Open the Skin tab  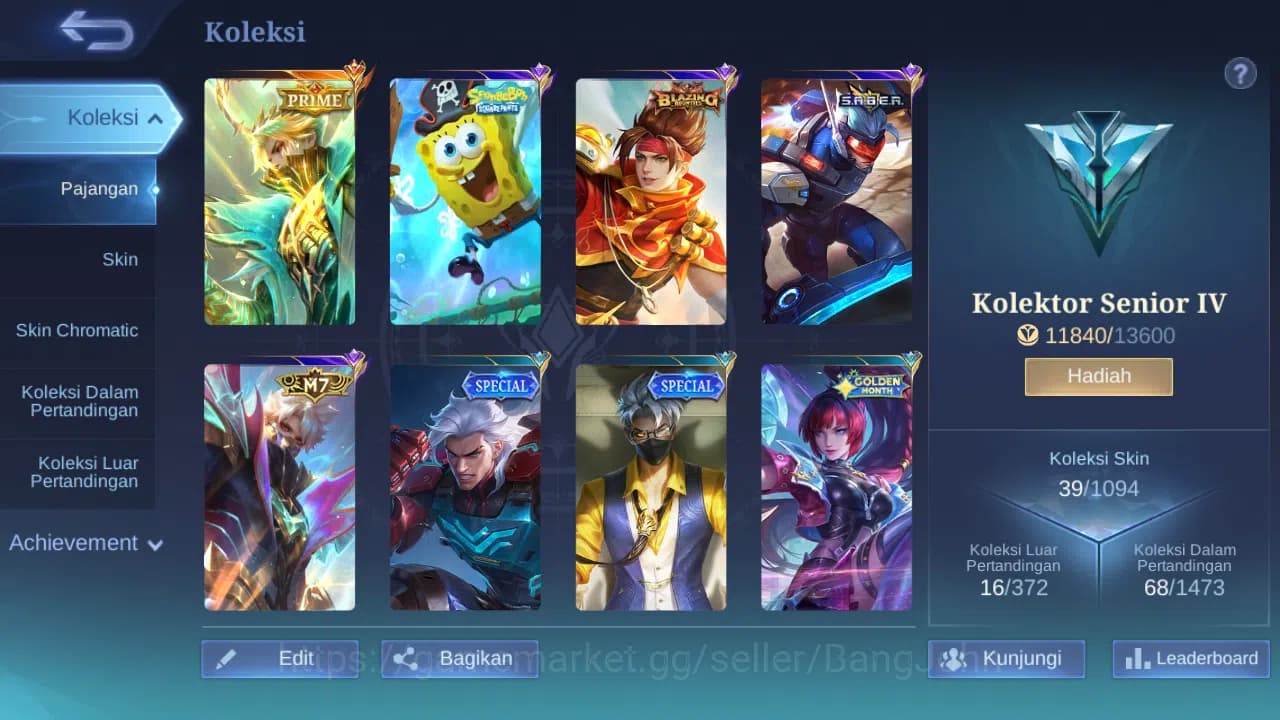tap(120, 259)
